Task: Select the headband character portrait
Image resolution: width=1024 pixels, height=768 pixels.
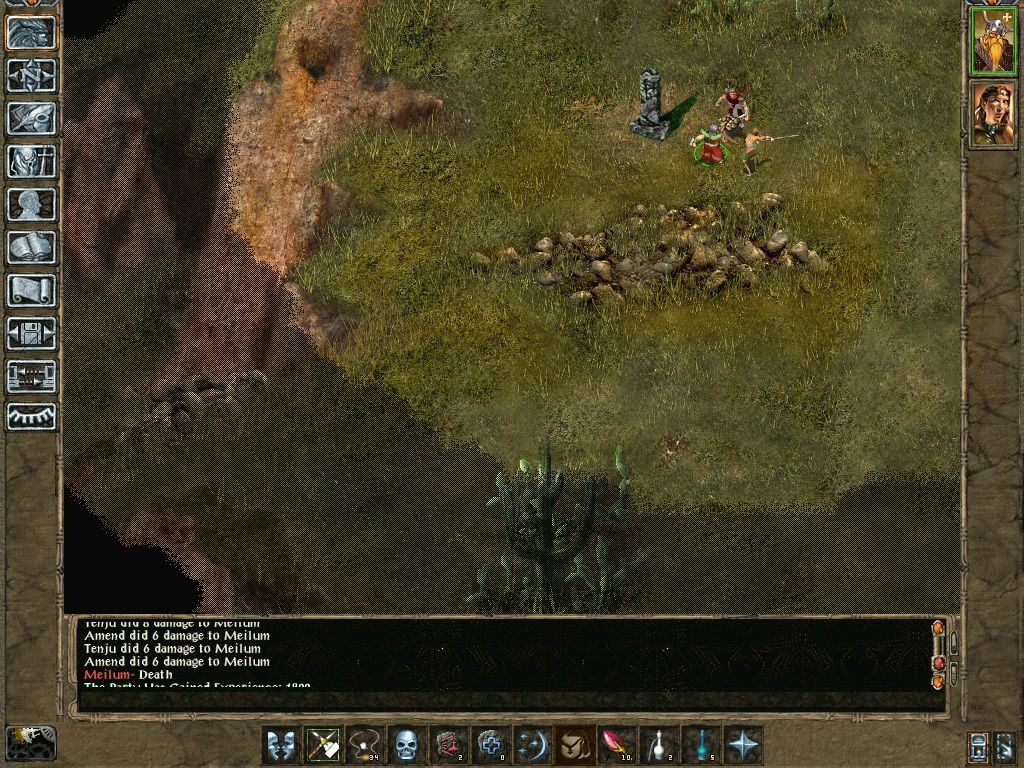Action: click(993, 113)
